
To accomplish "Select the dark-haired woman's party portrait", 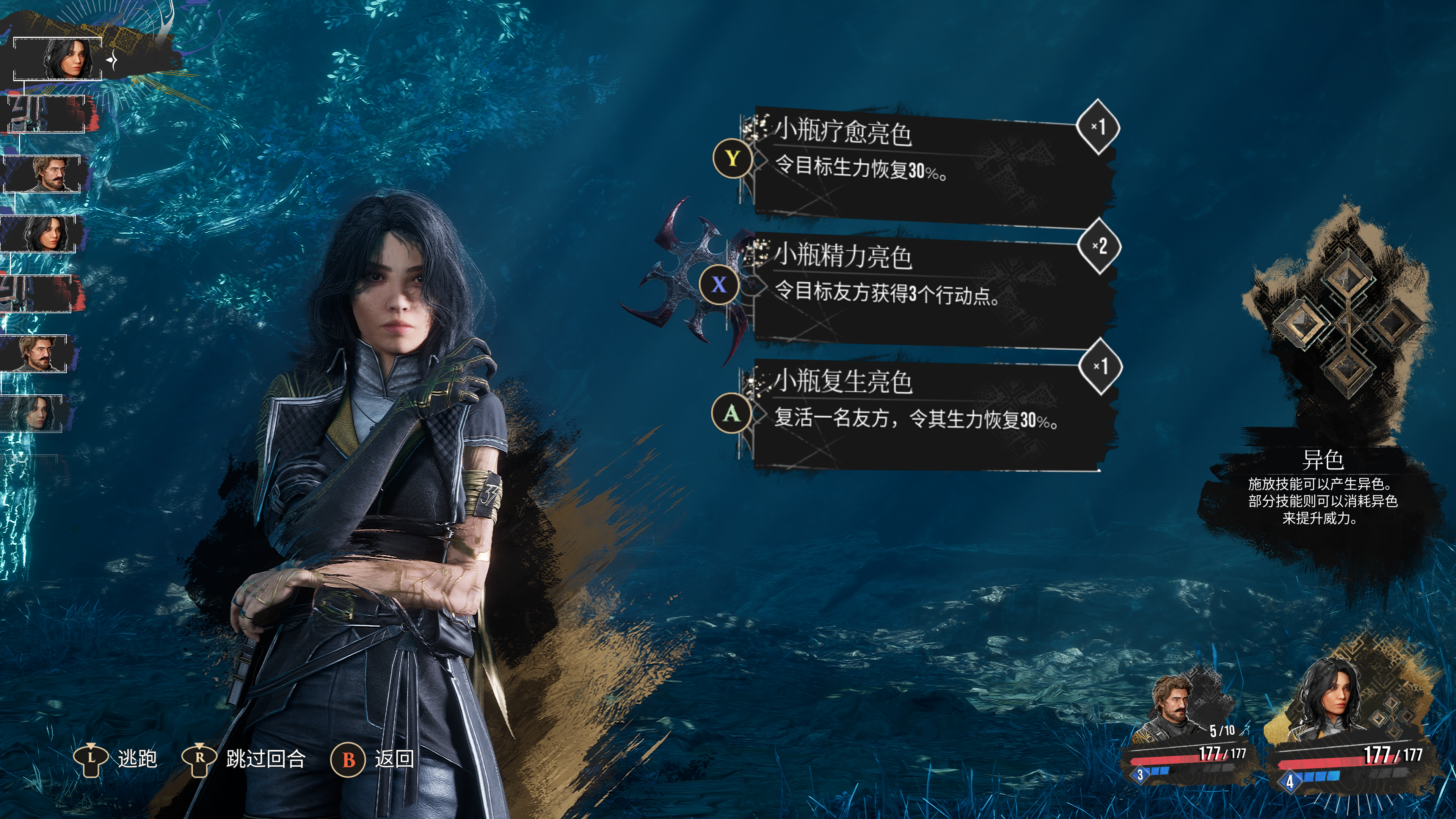I will [x=1334, y=706].
